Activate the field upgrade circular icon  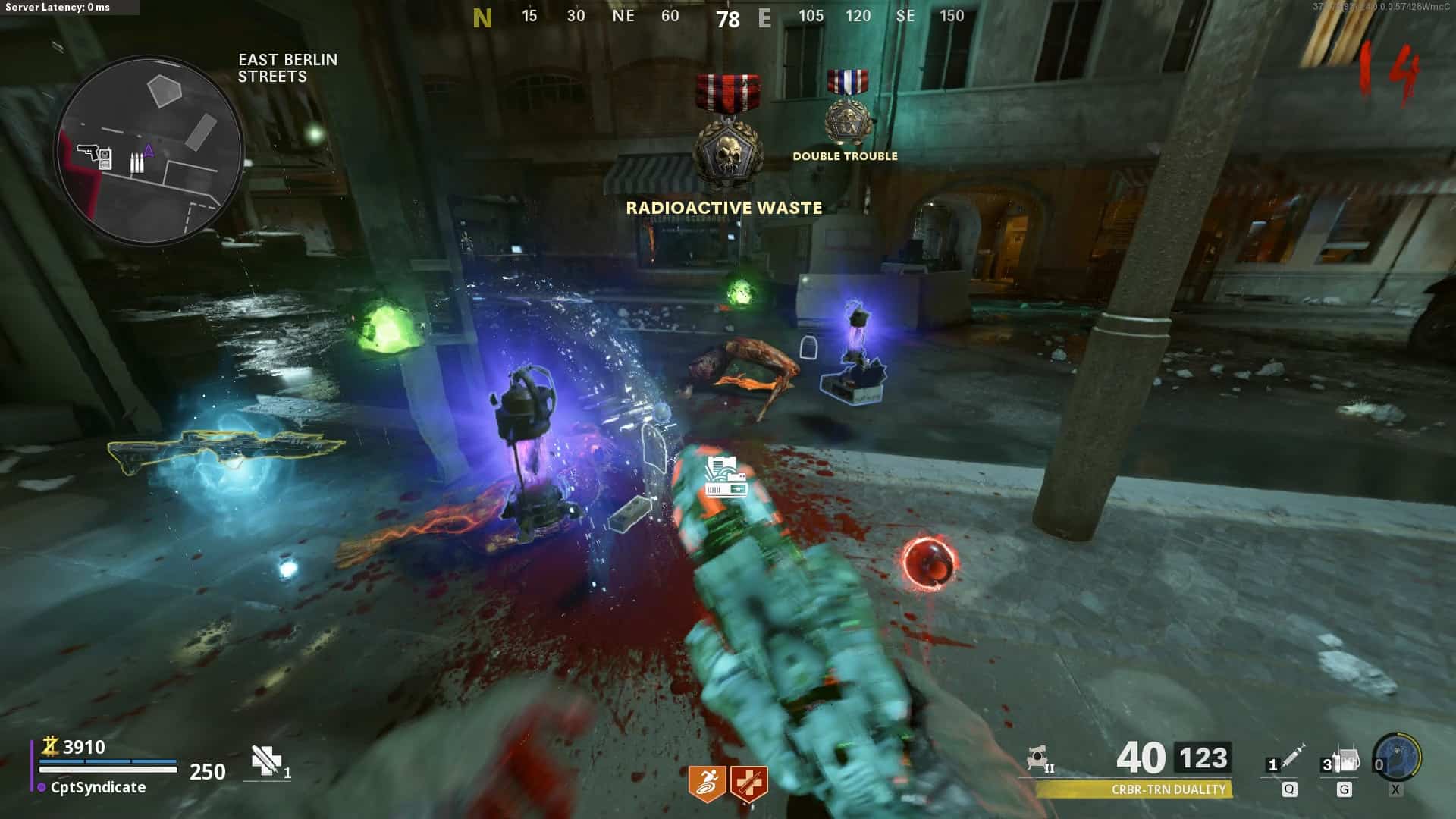coord(1397,757)
